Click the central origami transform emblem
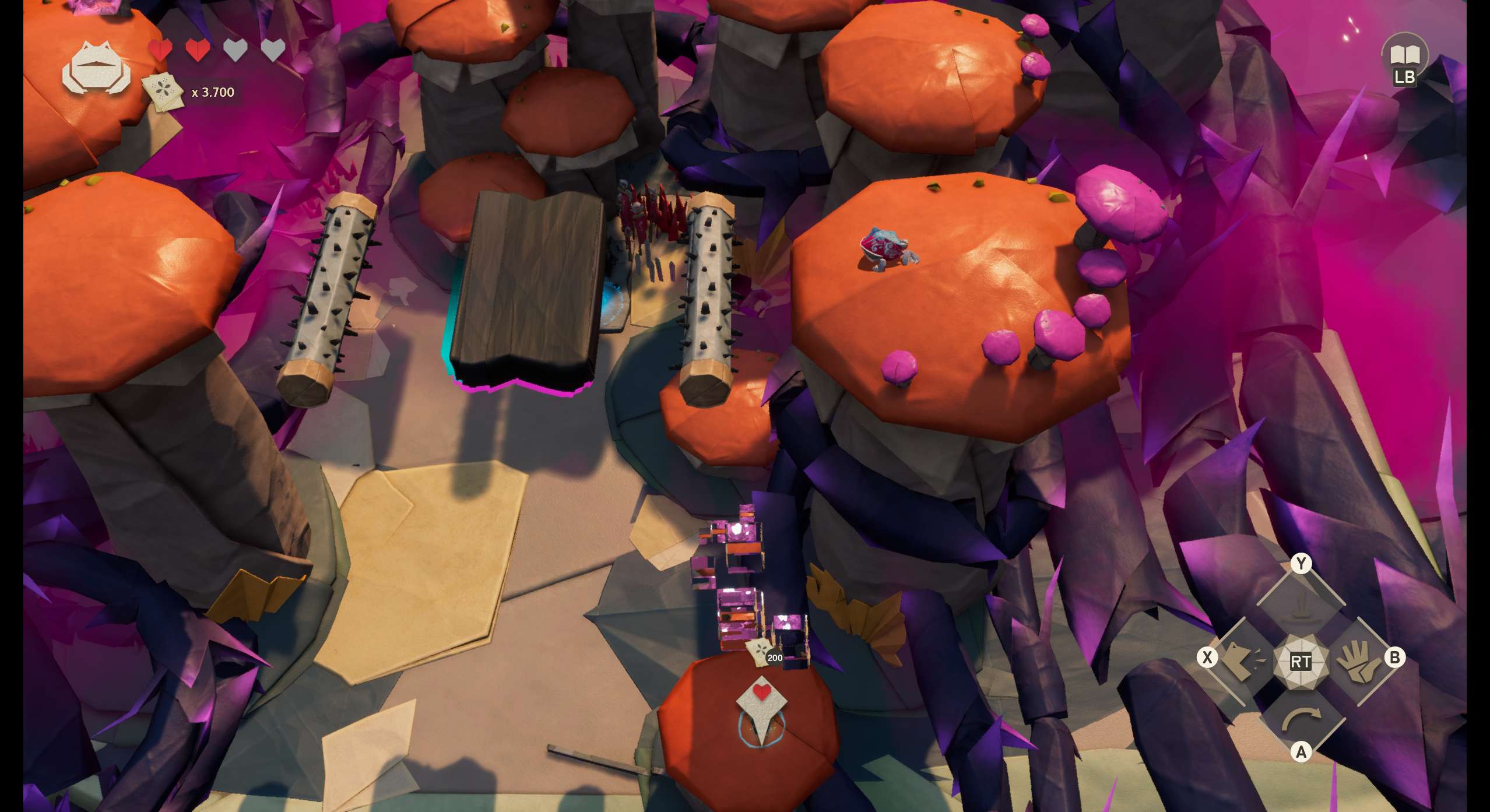Image resolution: width=1490 pixels, height=812 pixels. pos(1301,662)
